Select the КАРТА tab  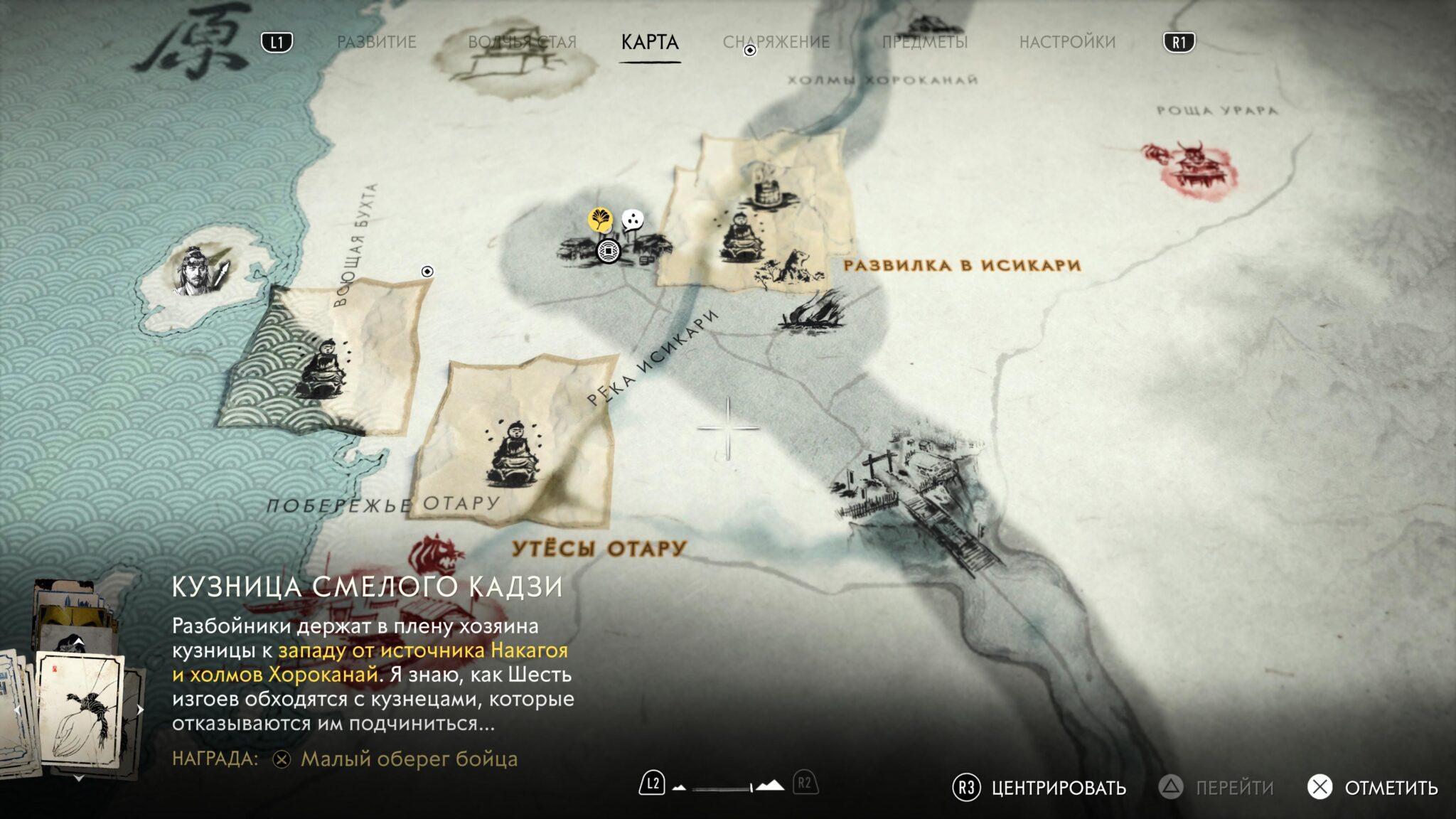650,42
